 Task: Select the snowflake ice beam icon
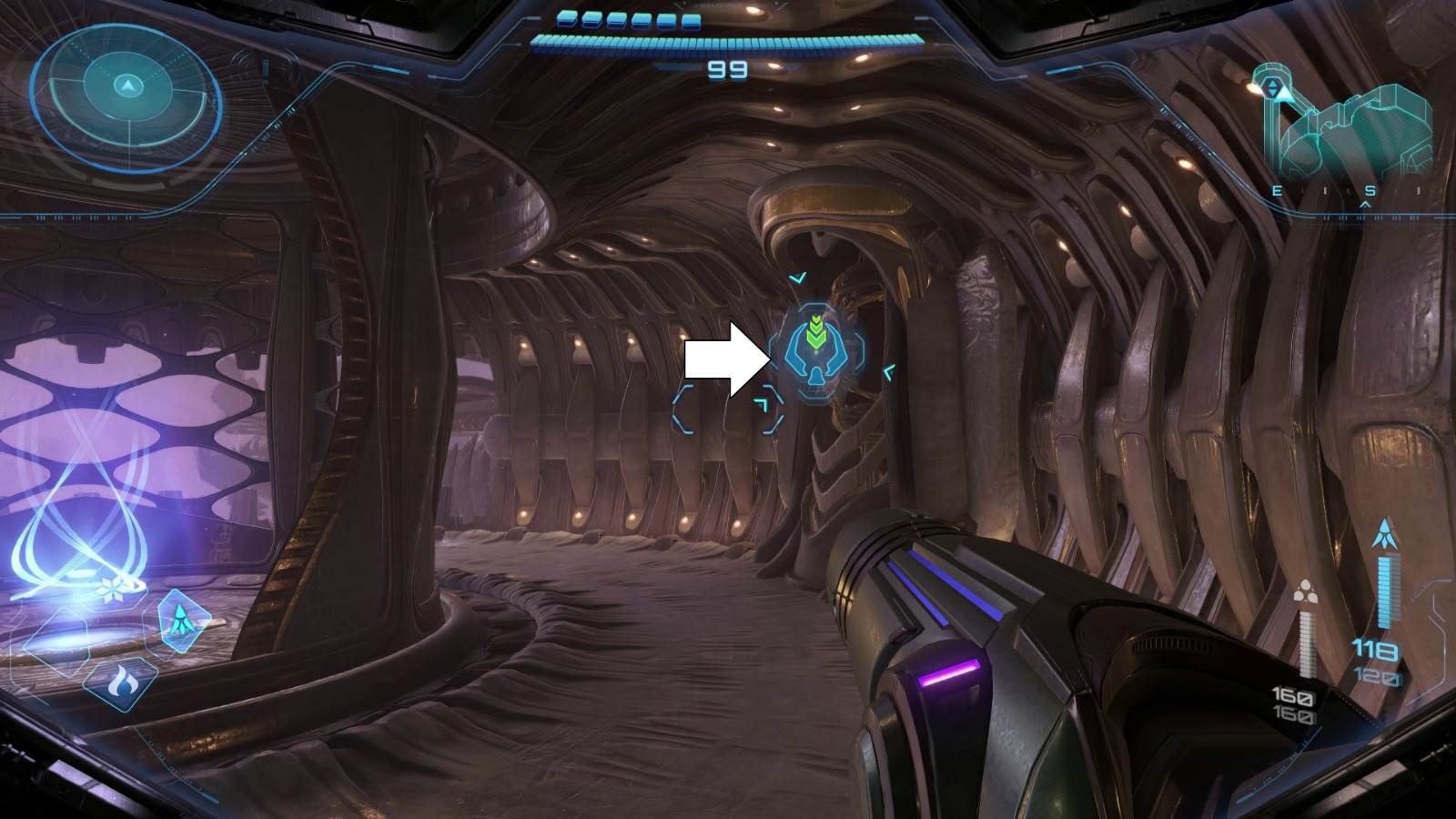click(113, 590)
